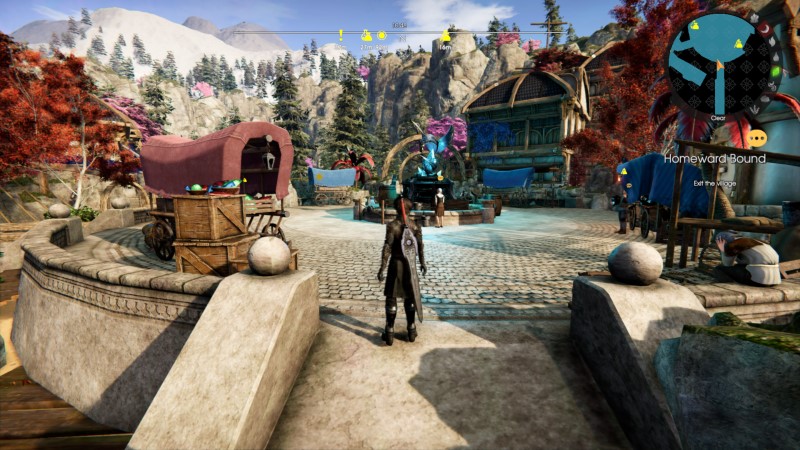Select the yellow sun marker on the compass
The width and height of the screenshot is (800, 450).
pyautogui.click(x=381, y=36)
